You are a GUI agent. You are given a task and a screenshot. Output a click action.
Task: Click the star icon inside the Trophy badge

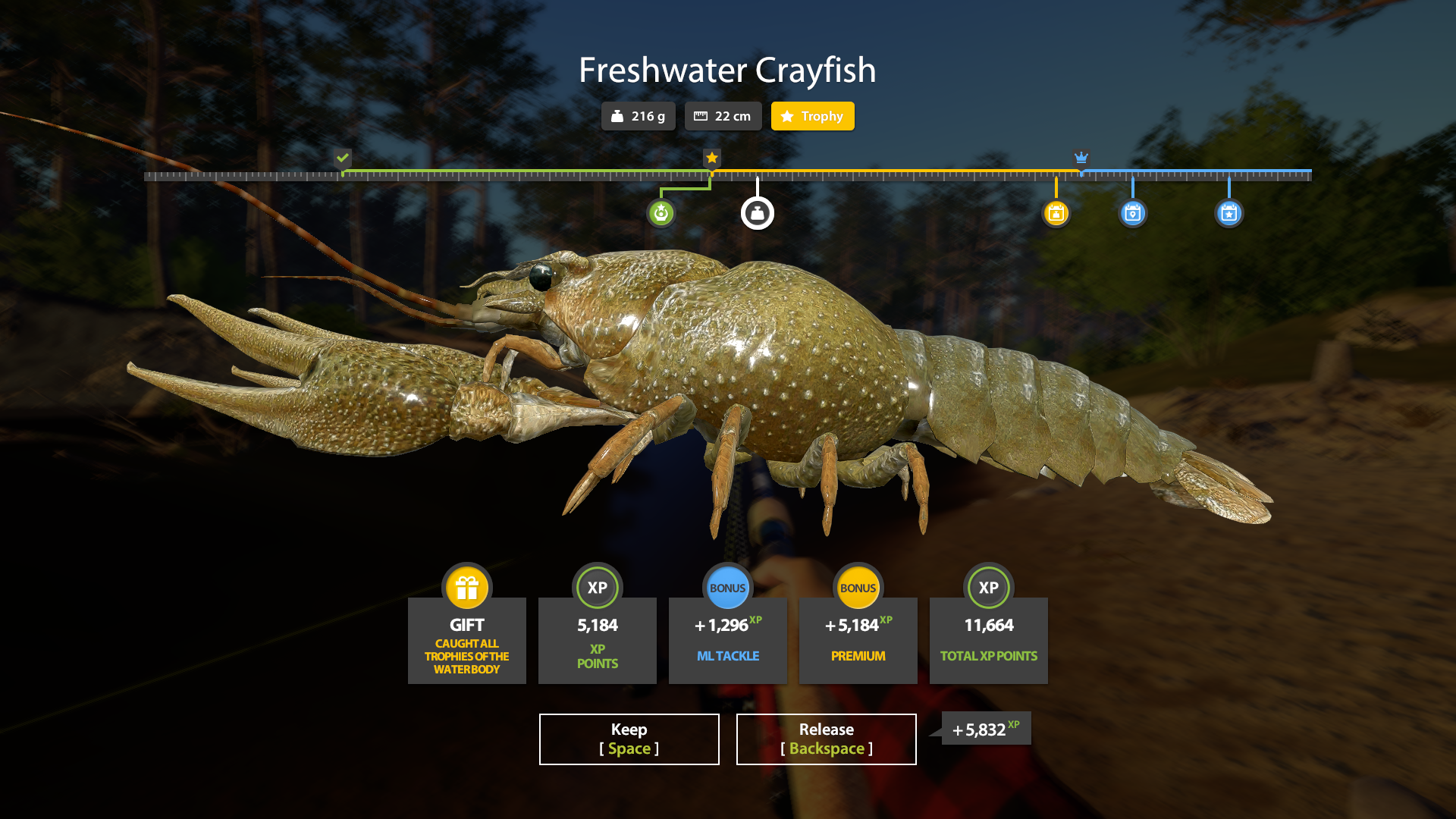click(x=786, y=116)
